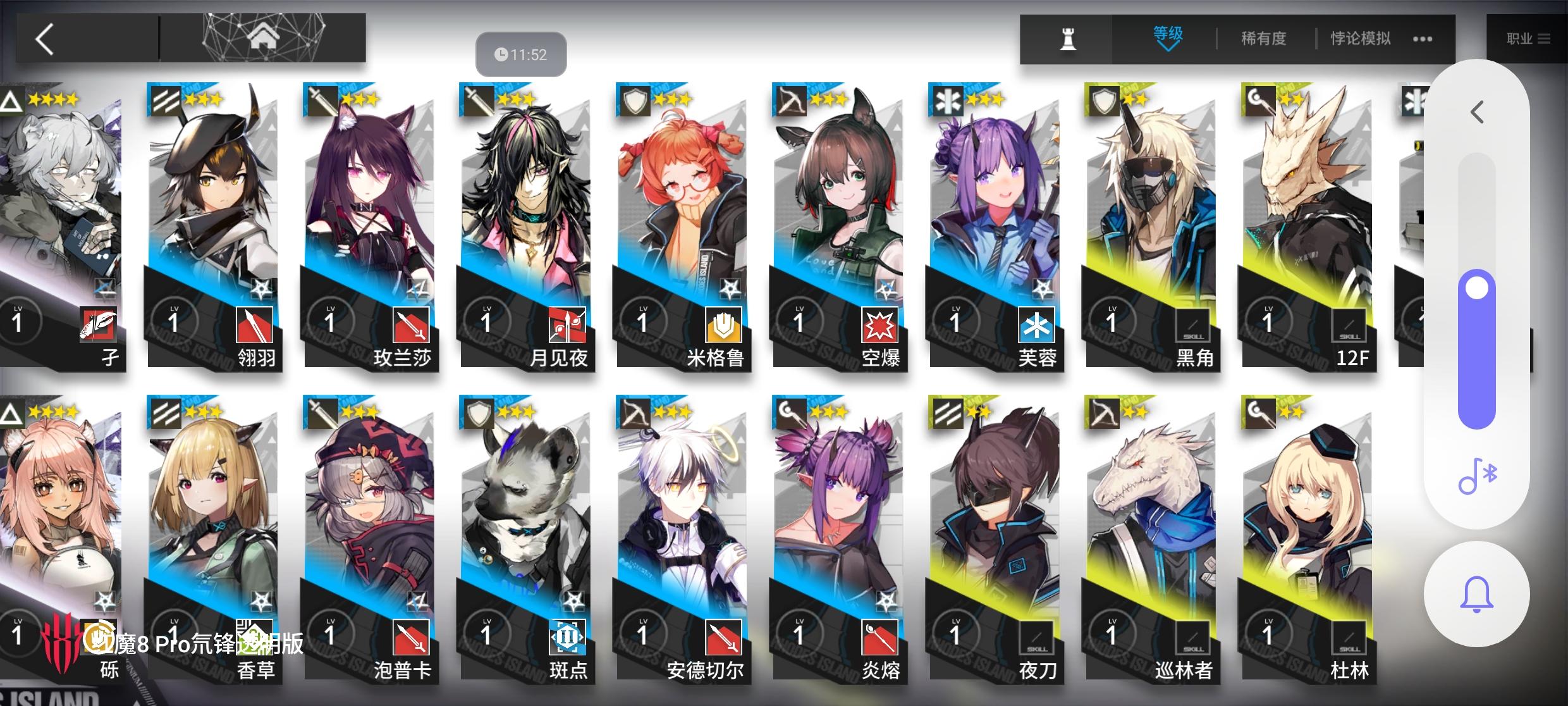The image size is (1568, 706).
Task: Click the music Bluetooth icon in the side overlay
Action: point(1476,476)
